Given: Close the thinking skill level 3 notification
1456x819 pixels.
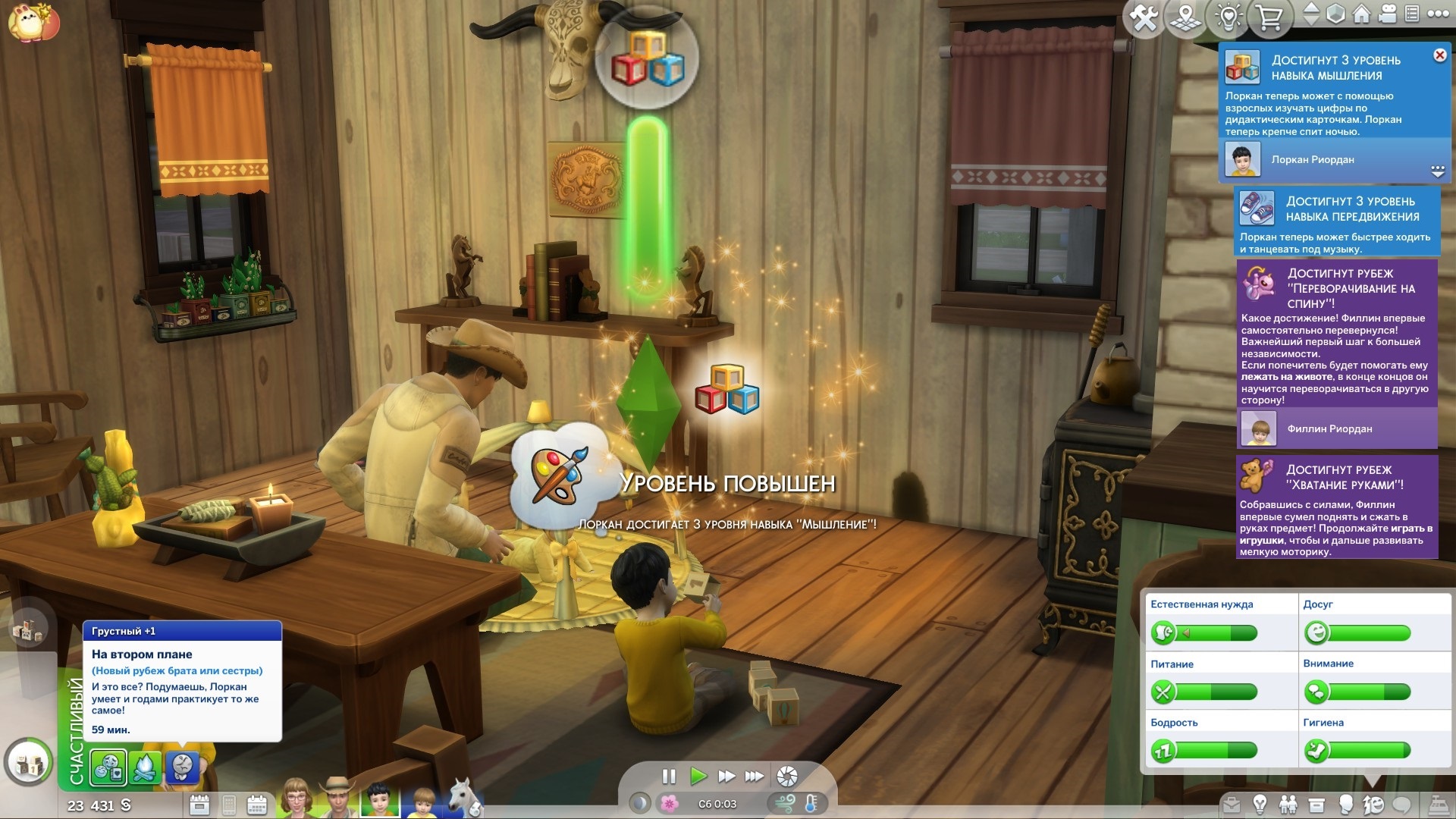Looking at the screenshot, I should [1439, 55].
